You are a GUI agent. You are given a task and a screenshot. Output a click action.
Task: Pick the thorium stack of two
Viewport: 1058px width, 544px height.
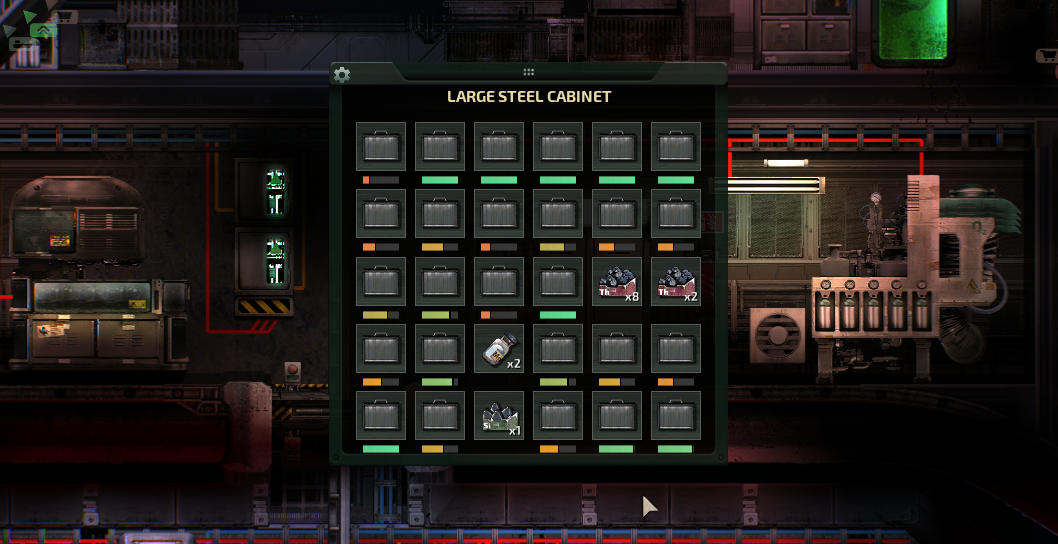pyautogui.click(x=676, y=281)
